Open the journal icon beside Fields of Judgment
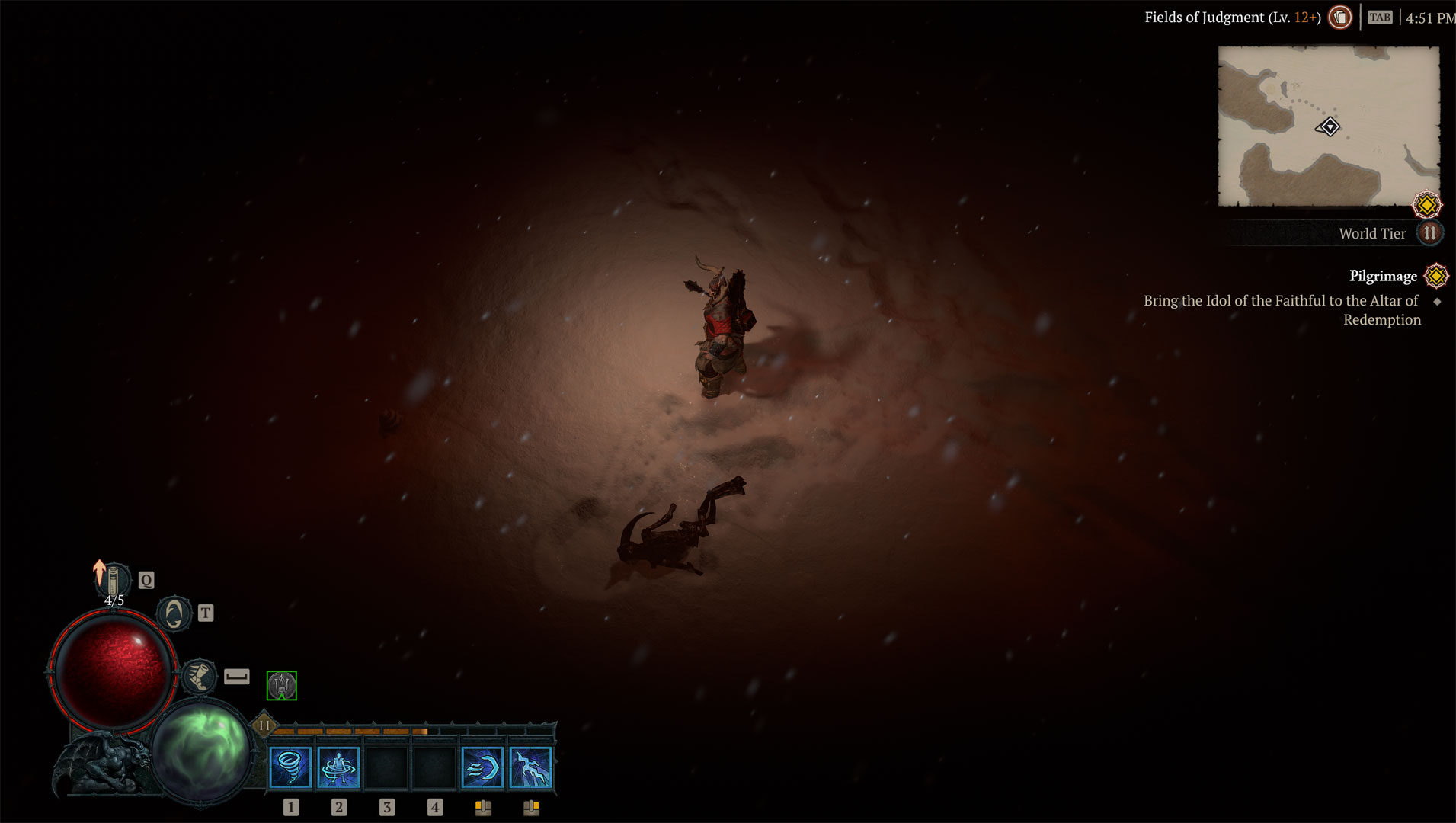This screenshot has width=1456, height=823. pos(1340,17)
